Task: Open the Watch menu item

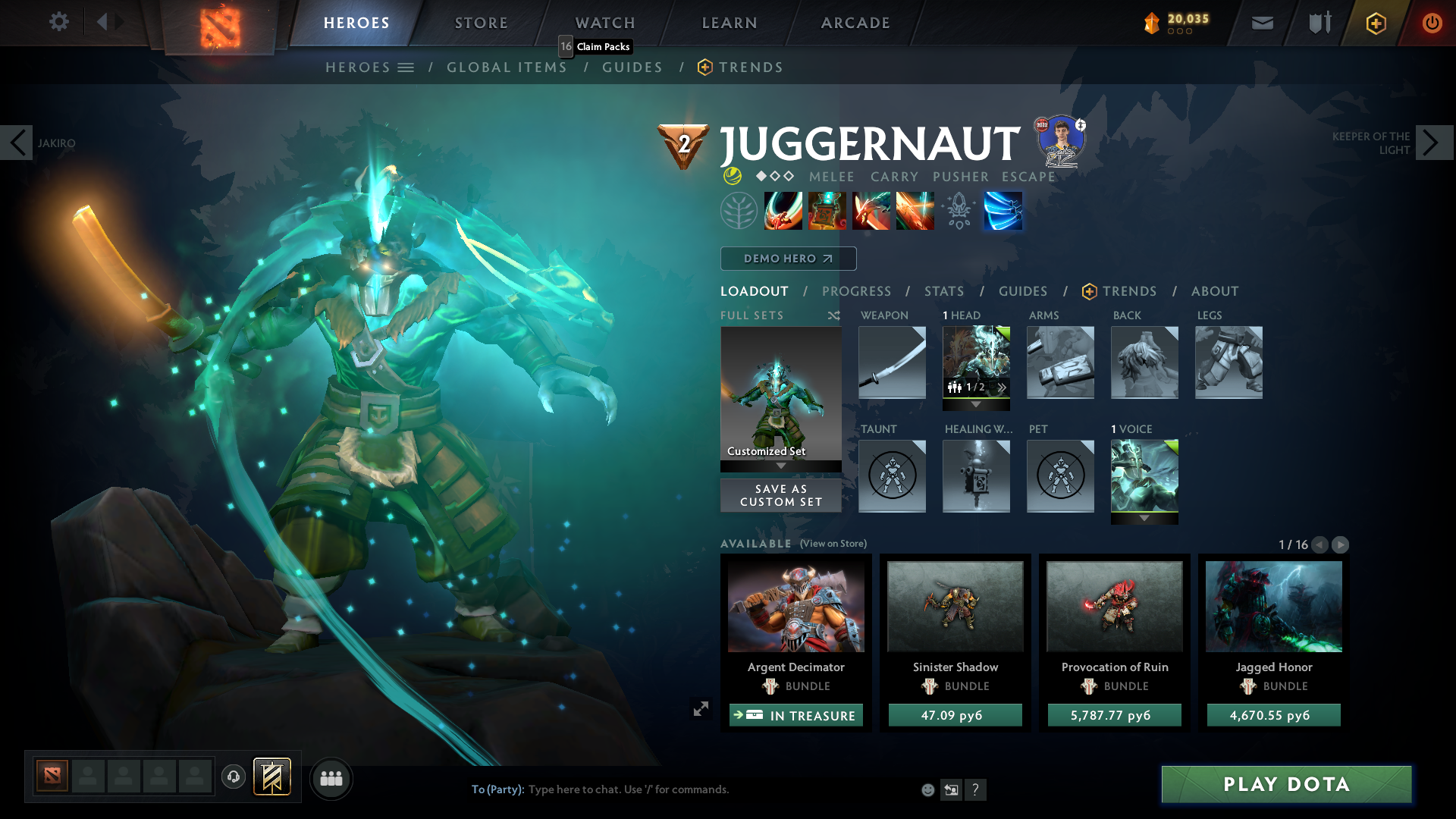Action: 604,23
